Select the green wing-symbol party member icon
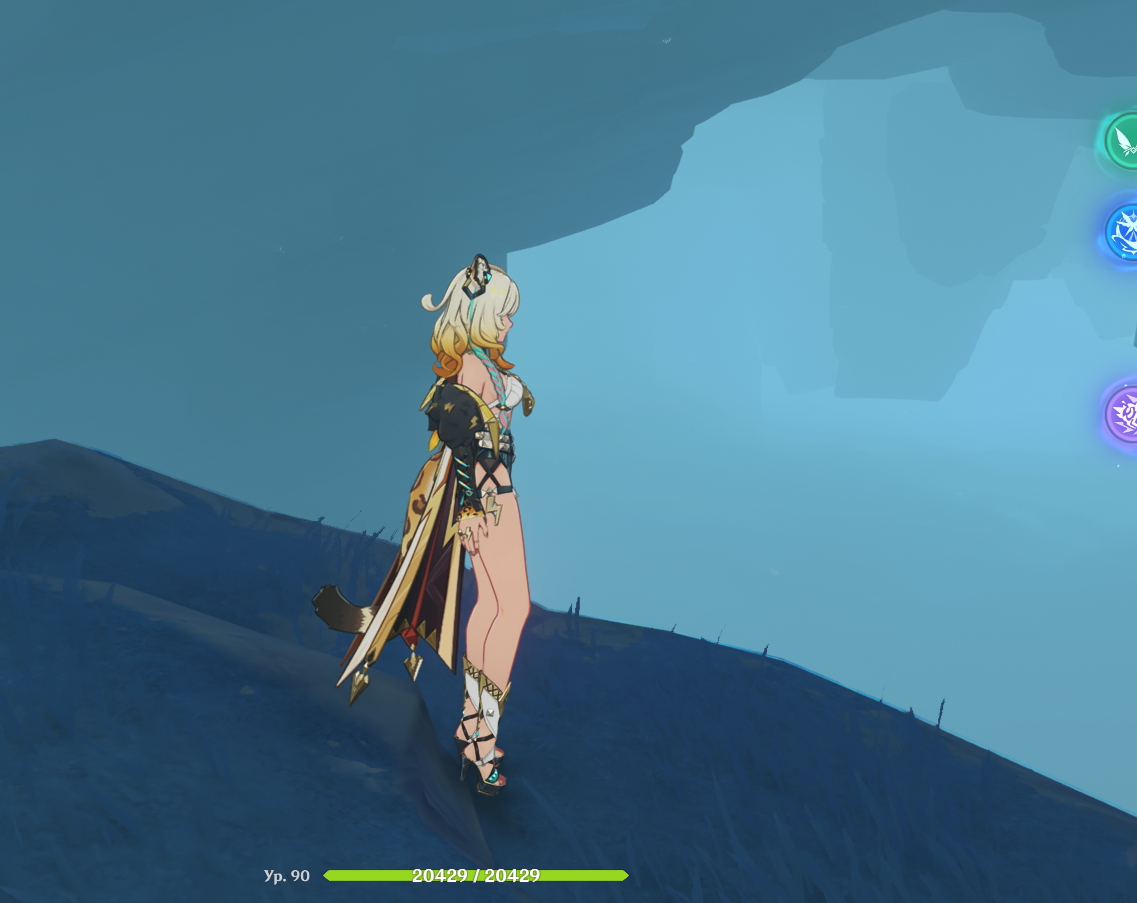Image resolution: width=1137 pixels, height=903 pixels. click(x=1124, y=142)
